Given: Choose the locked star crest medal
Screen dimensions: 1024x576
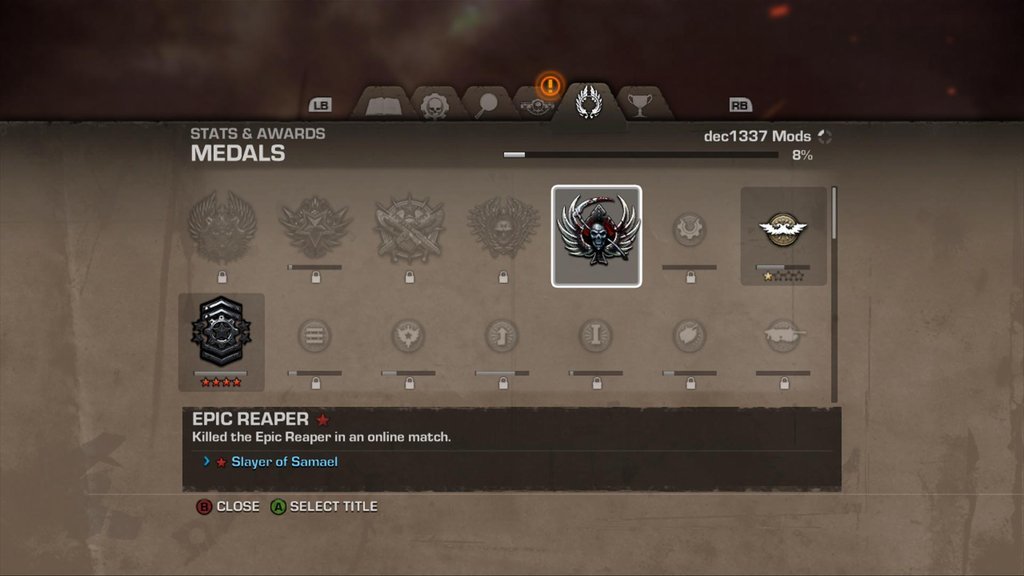Looking at the screenshot, I should pyautogui.click(x=315, y=228).
